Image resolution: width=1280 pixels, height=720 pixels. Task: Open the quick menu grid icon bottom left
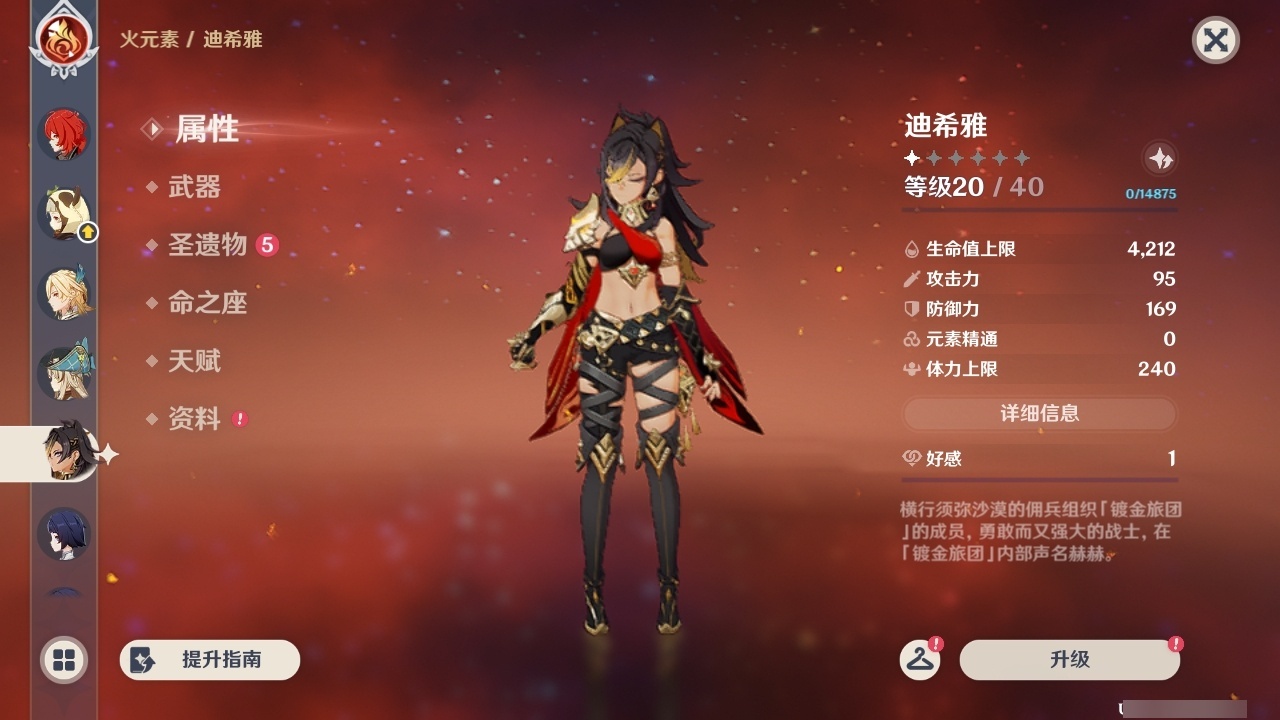click(x=62, y=660)
